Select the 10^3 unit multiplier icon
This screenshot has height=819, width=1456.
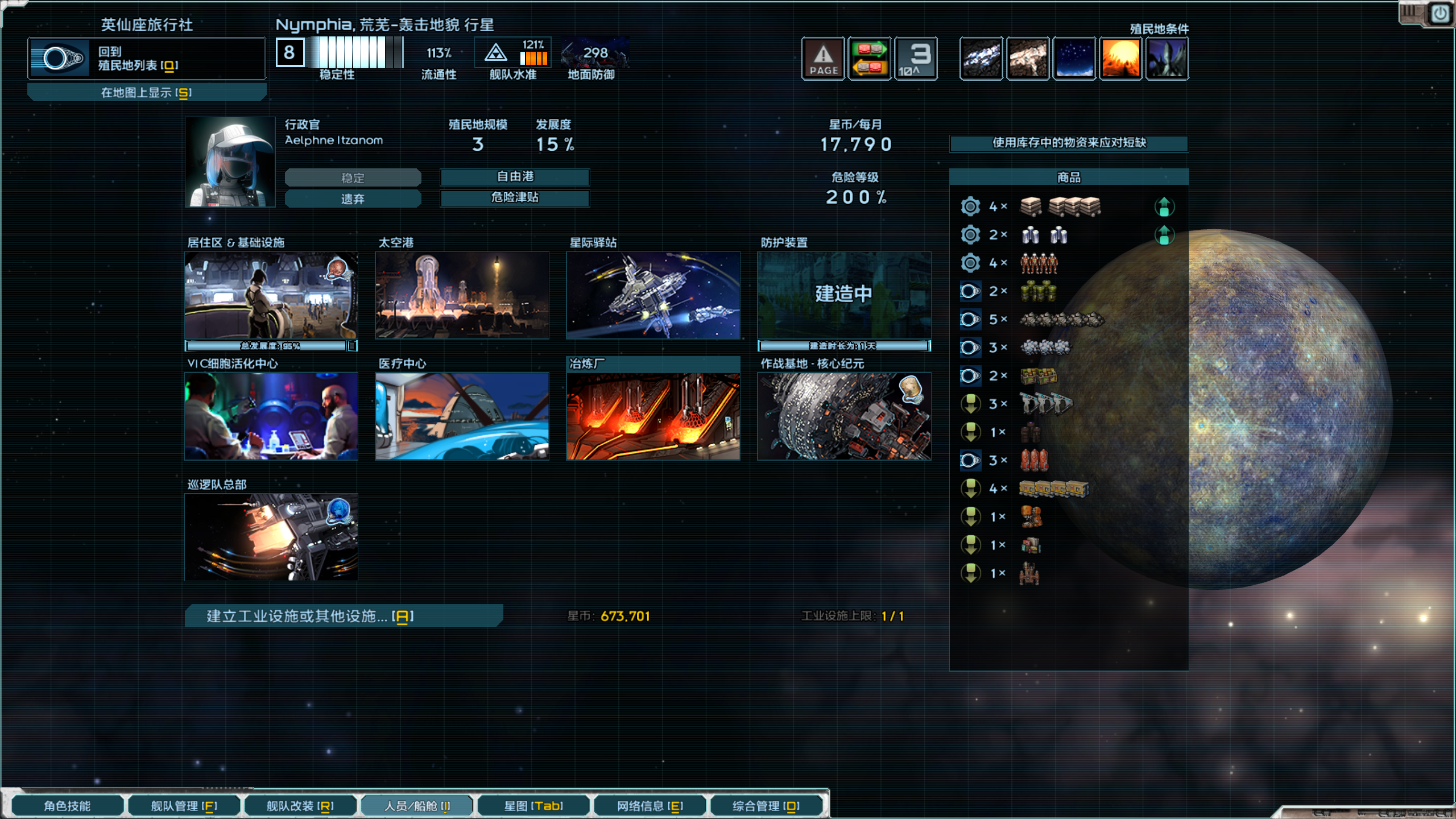[916, 58]
